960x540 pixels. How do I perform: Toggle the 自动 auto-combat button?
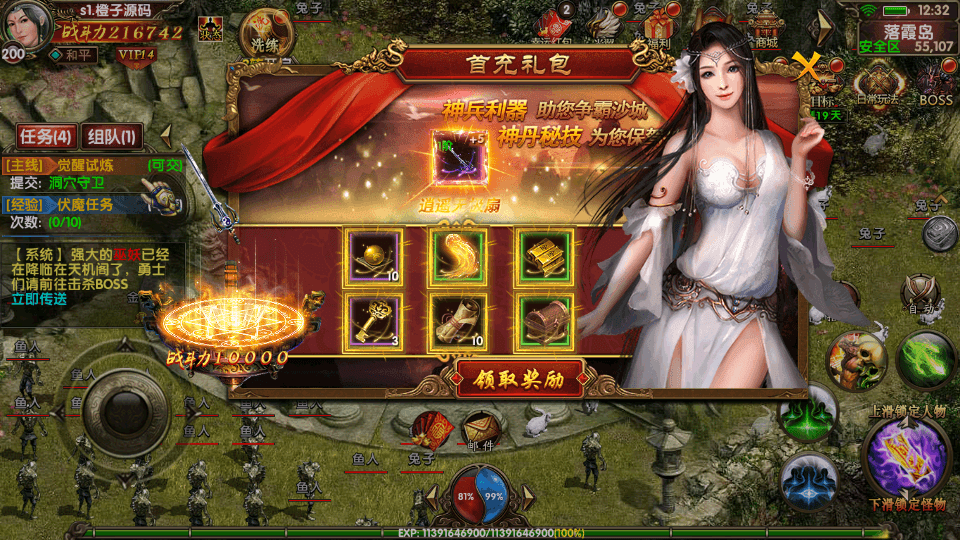pyautogui.click(x=918, y=296)
